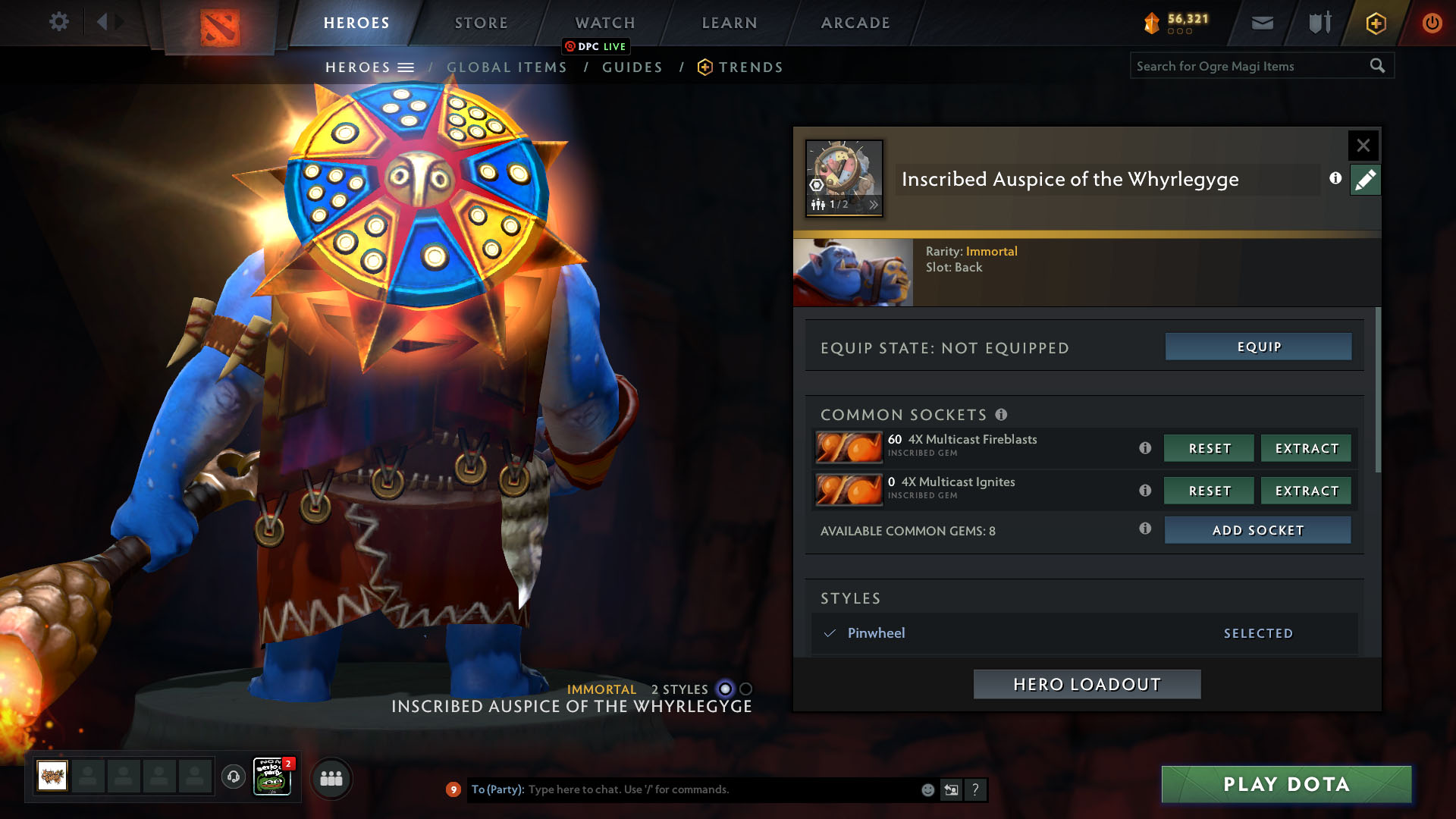Click the Ogre Magi item search box

pyautogui.click(x=1251, y=66)
